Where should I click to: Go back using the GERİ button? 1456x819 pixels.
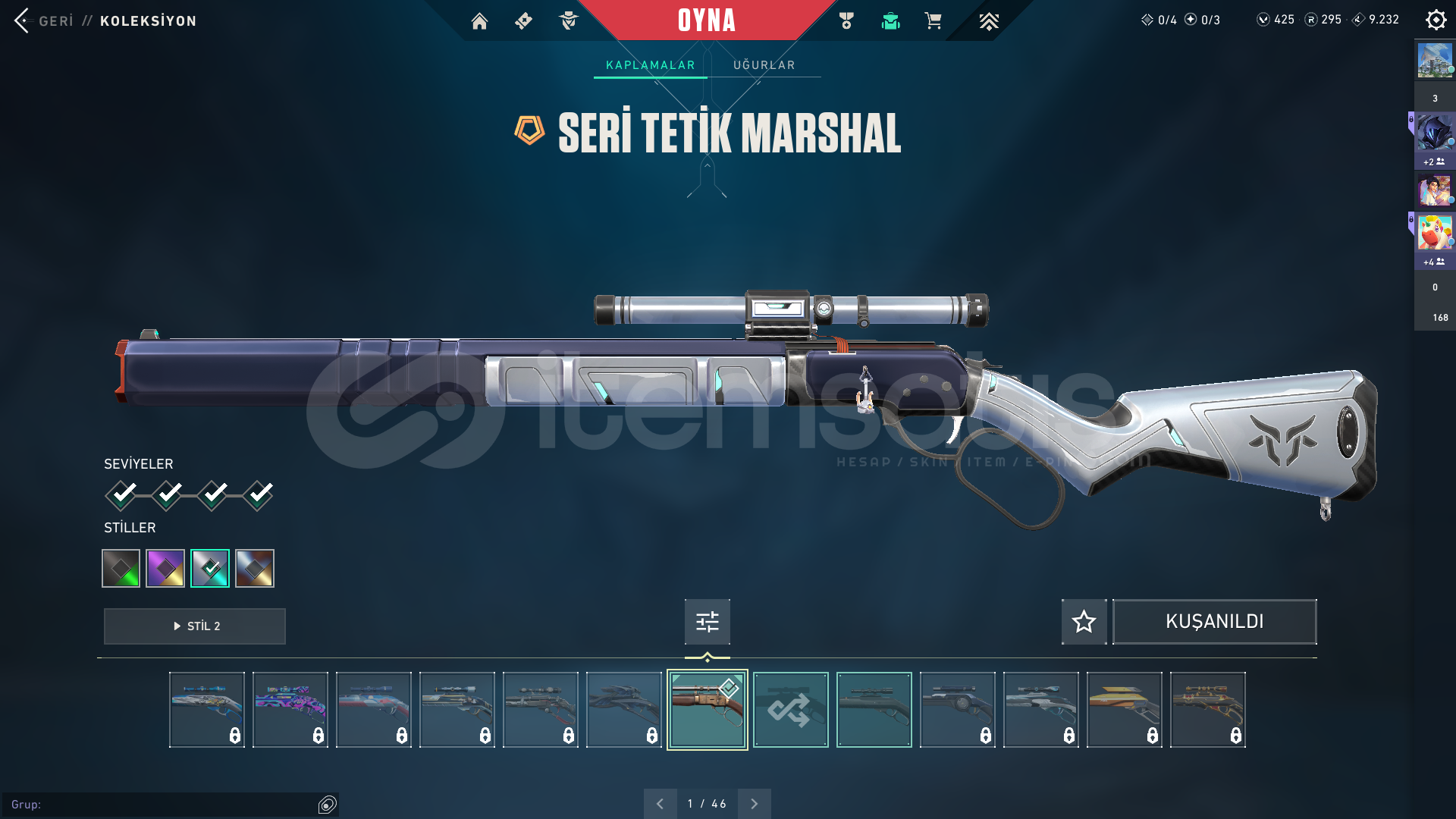point(44,20)
